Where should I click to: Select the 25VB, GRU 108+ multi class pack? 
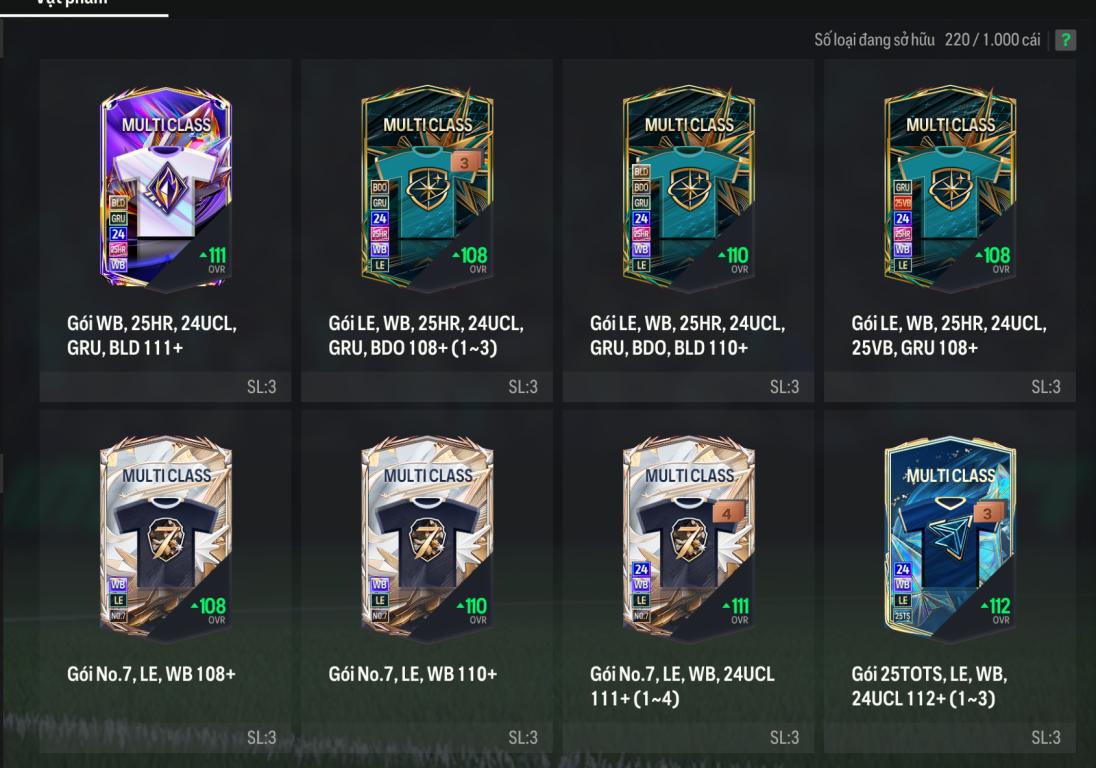tap(950, 190)
